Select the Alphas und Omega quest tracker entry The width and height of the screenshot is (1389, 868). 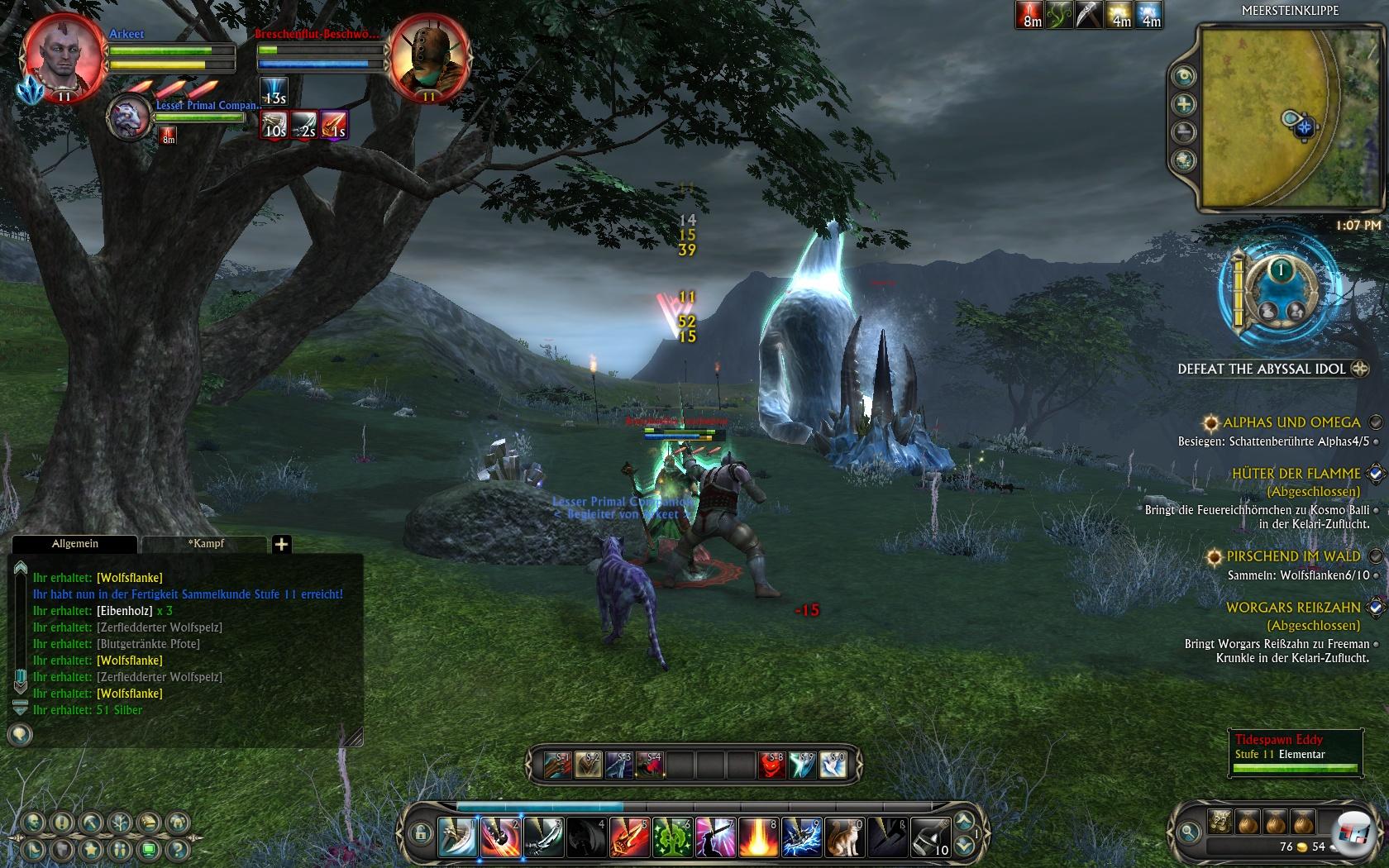(1291, 422)
